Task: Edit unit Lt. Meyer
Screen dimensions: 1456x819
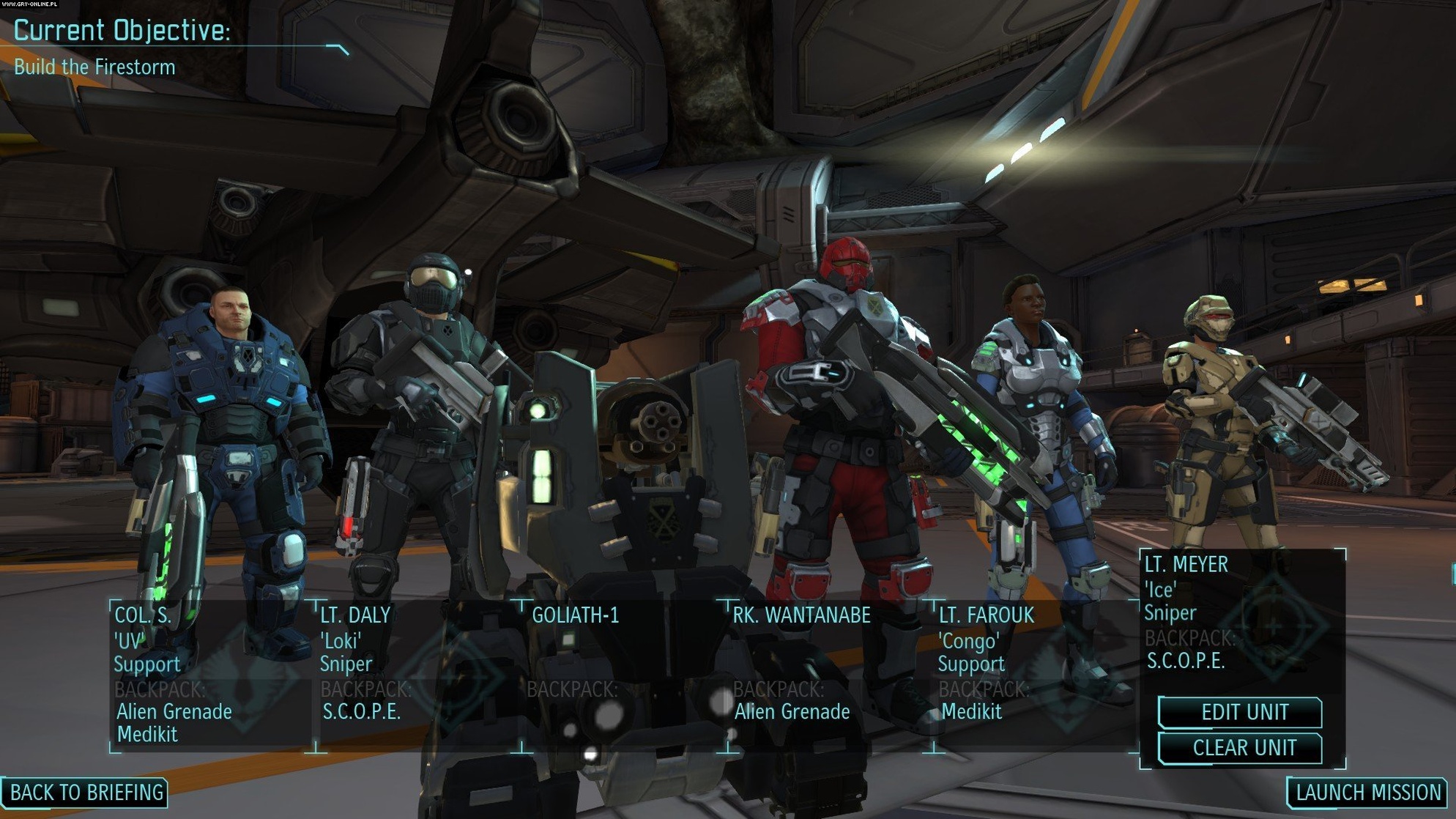Action: [x=1243, y=712]
